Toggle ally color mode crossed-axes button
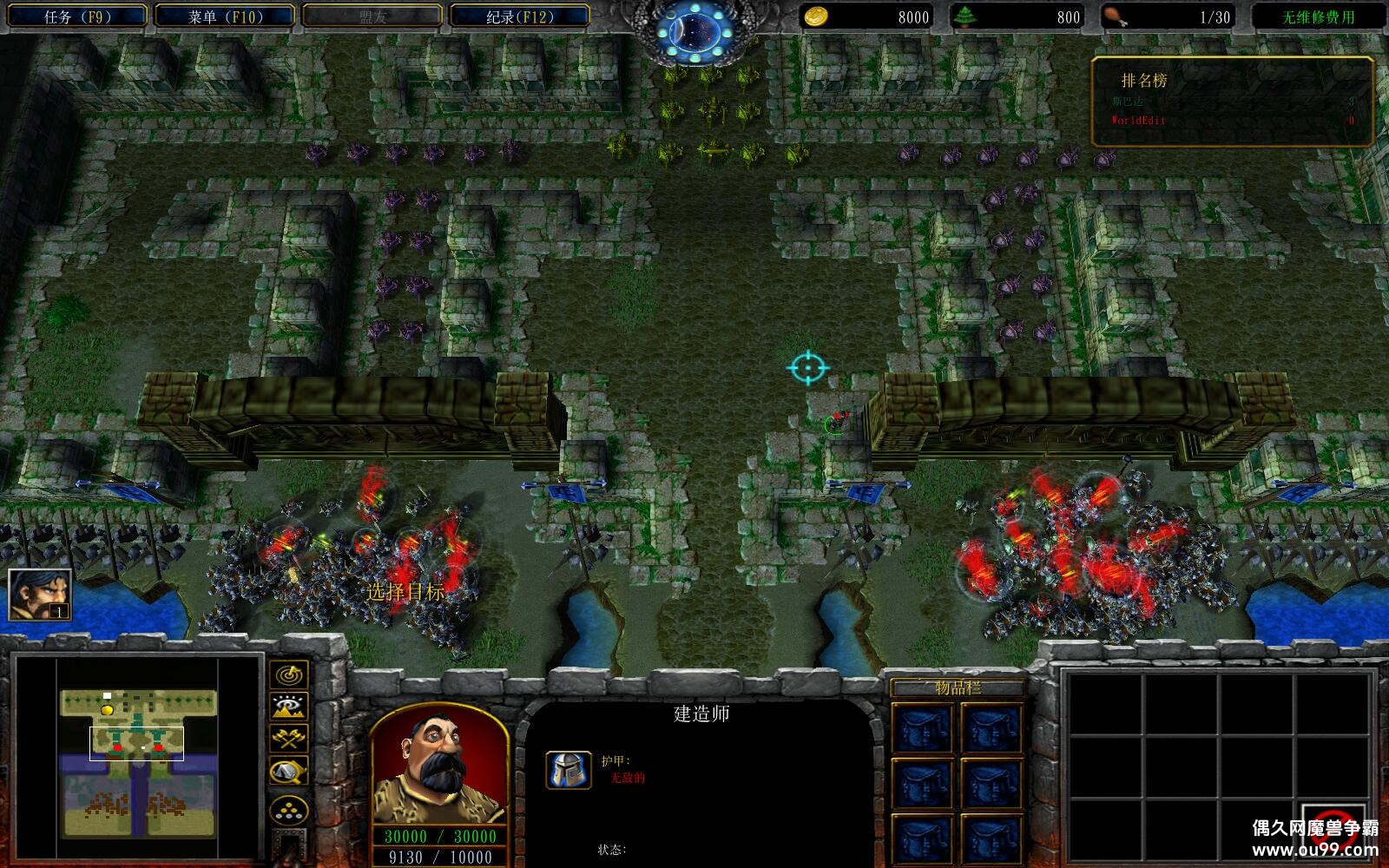 pos(288,739)
